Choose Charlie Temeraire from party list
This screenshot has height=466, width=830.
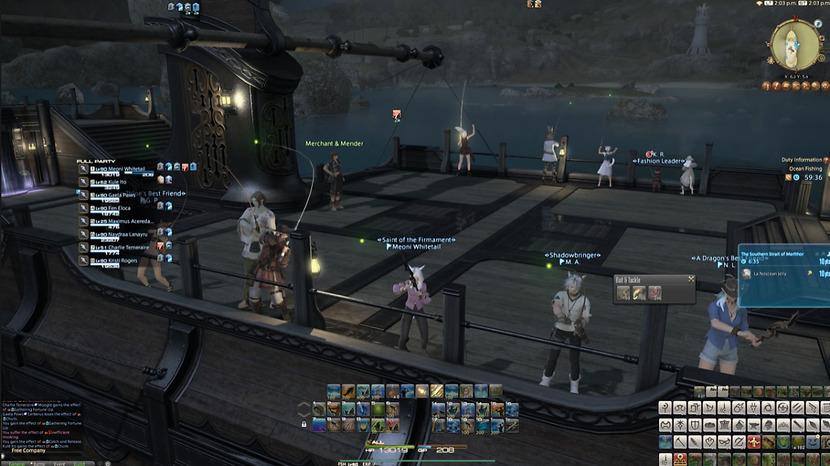point(119,246)
